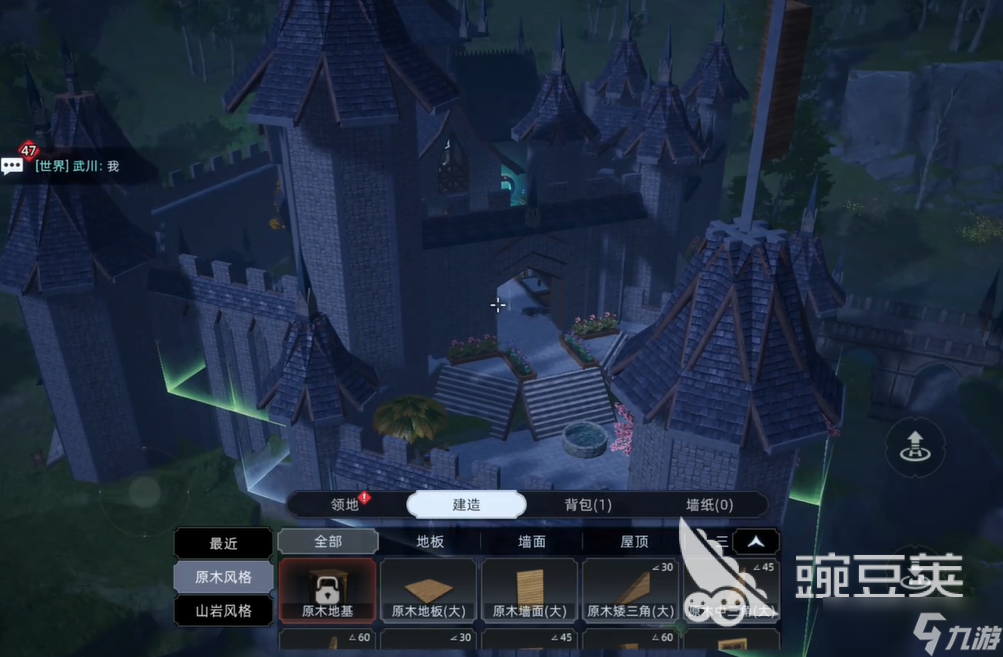Viewport: 1003px width, 657px height.
Task: Choose the 山岩风格 rock style
Action: tap(223, 610)
